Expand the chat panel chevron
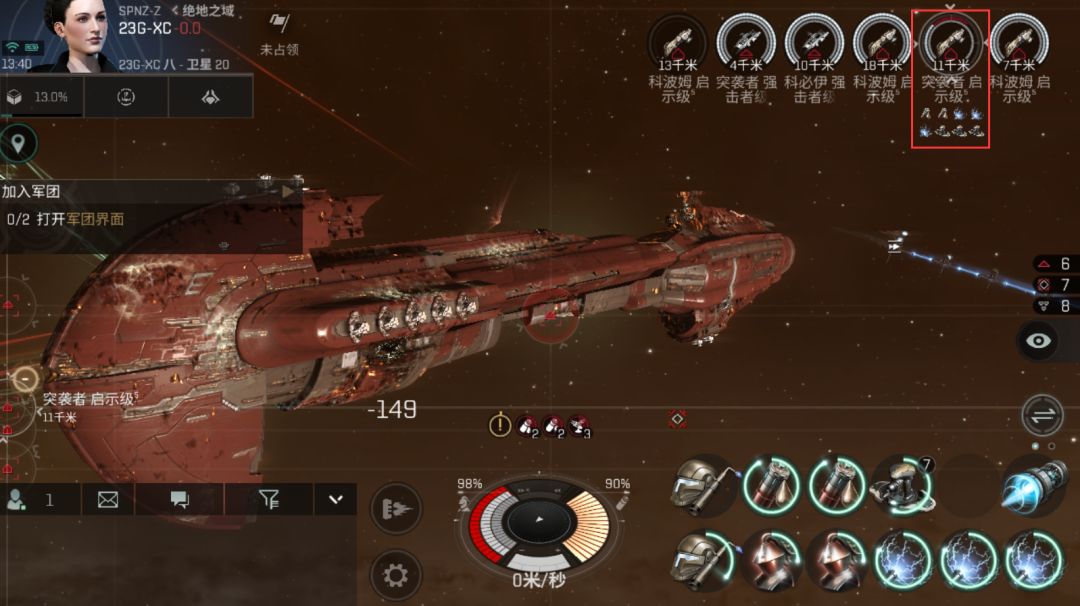The image size is (1080, 606). pos(335,499)
